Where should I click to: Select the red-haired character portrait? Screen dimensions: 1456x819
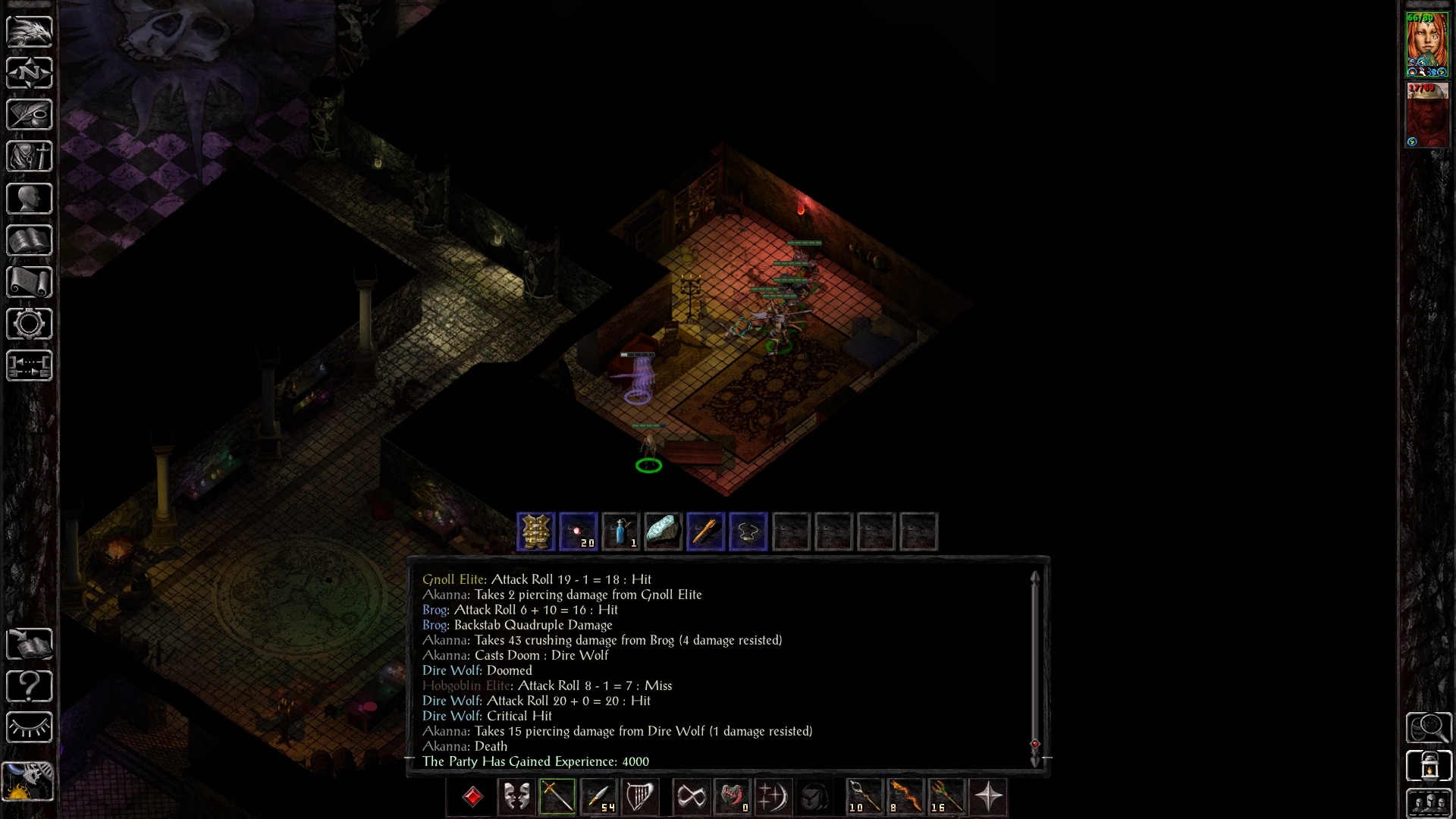point(1426,44)
